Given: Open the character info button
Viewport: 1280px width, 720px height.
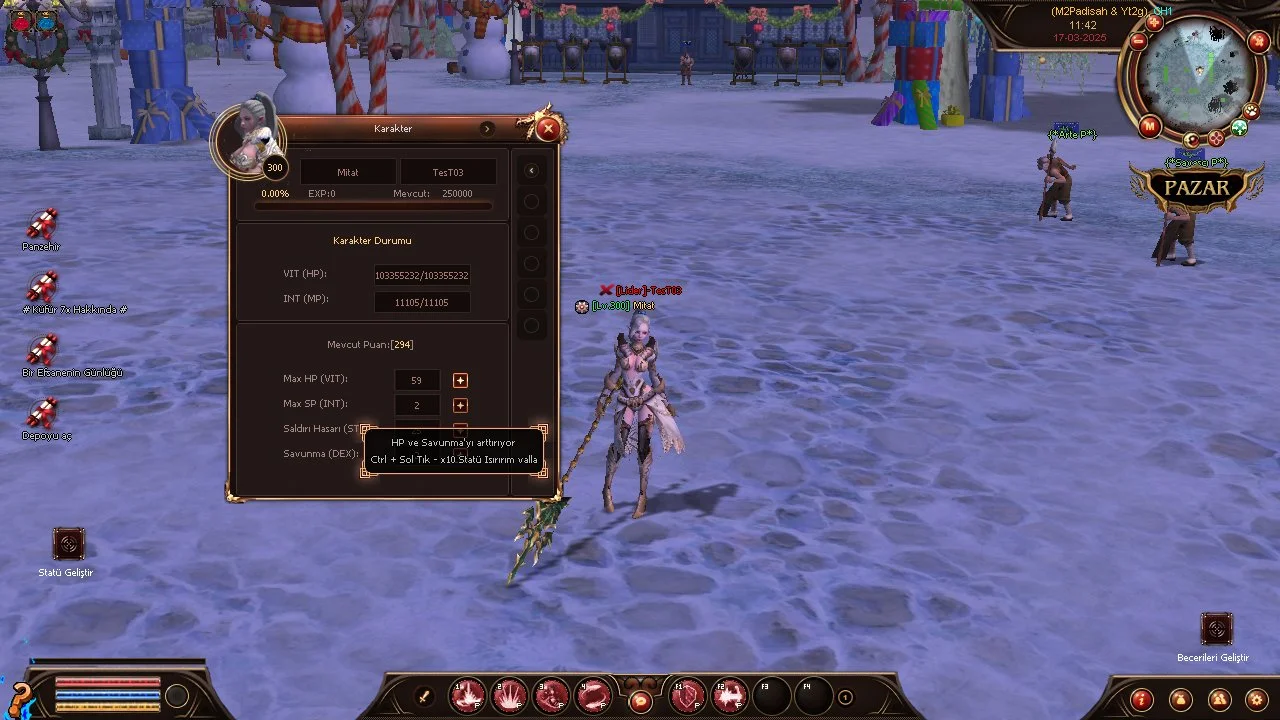Looking at the screenshot, I should click(x=1142, y=699).
